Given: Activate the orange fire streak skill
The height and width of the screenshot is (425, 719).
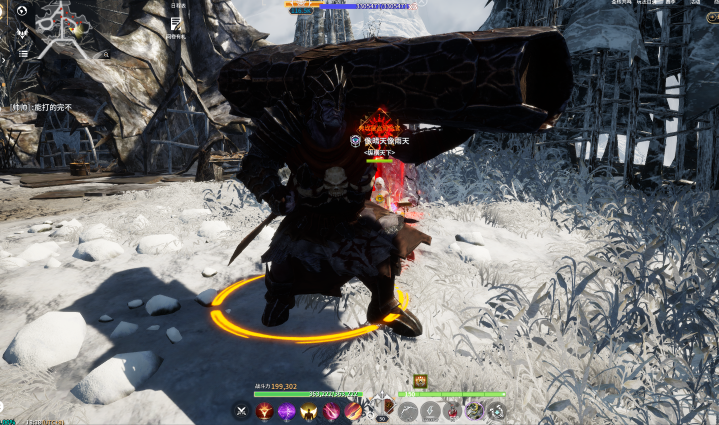Looking at the screenshot, I should [353, 410].
